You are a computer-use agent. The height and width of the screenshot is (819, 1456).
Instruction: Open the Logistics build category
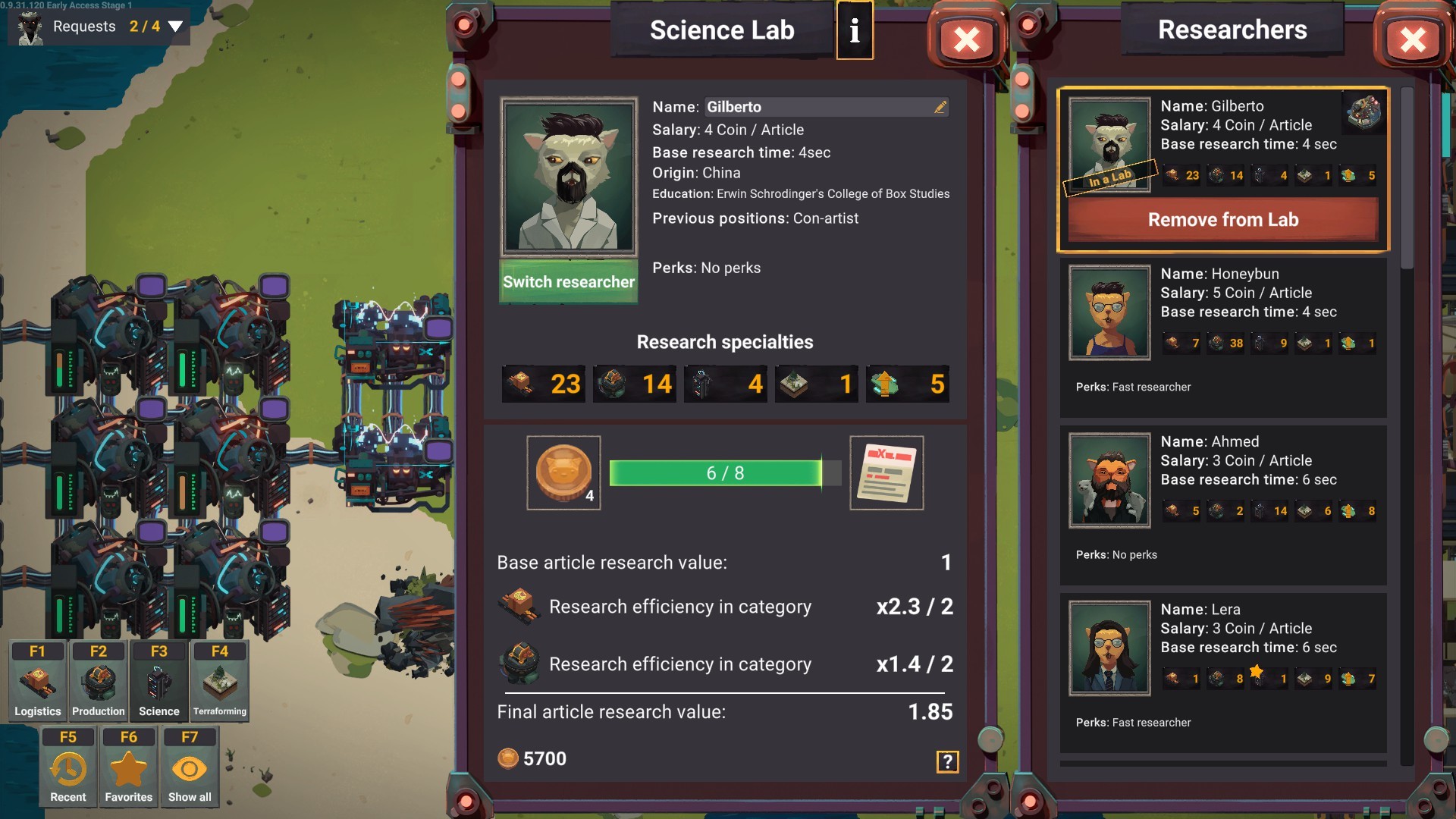(x=38, y=680)
